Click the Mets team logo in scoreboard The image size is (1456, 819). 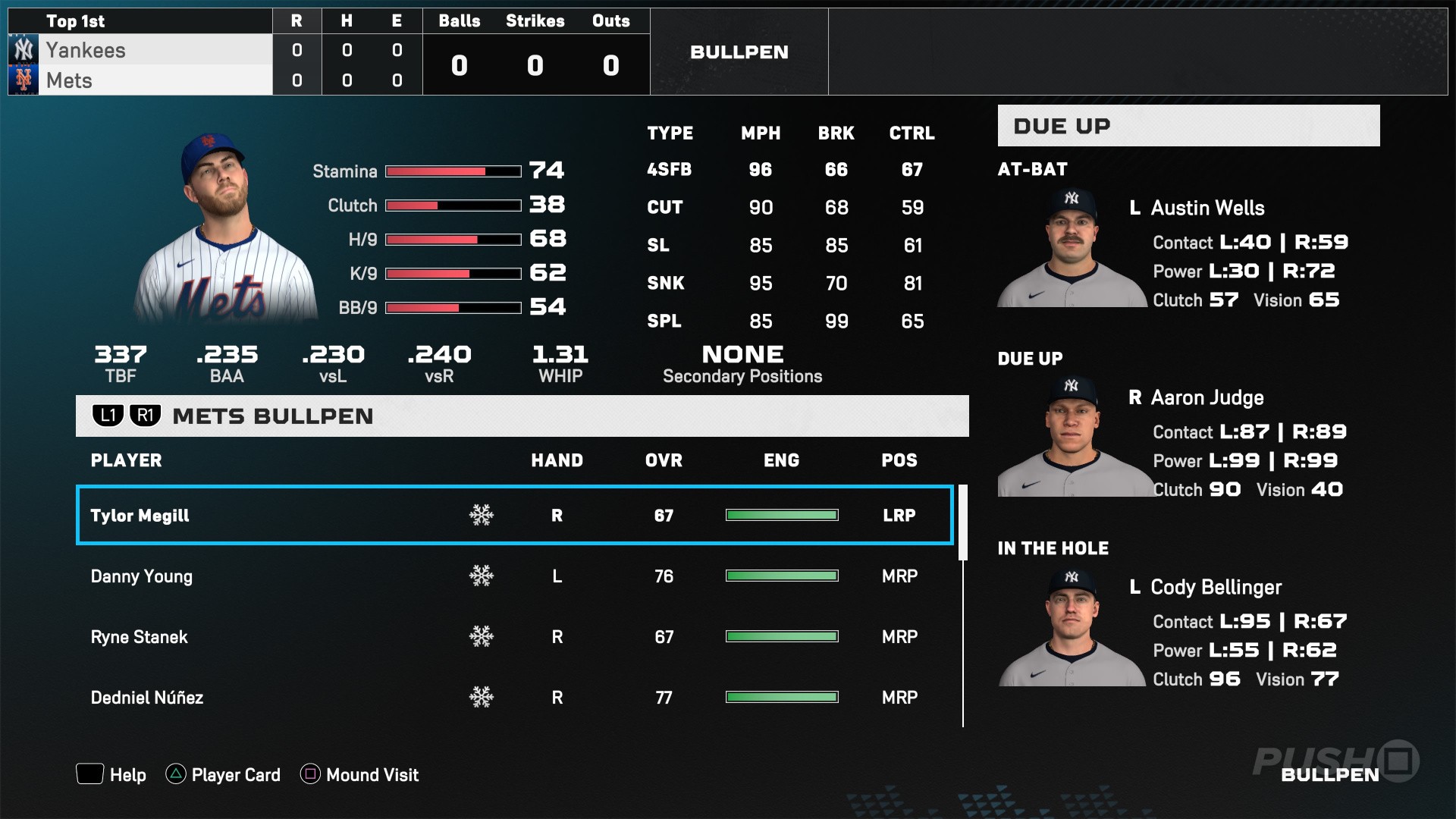23,80
